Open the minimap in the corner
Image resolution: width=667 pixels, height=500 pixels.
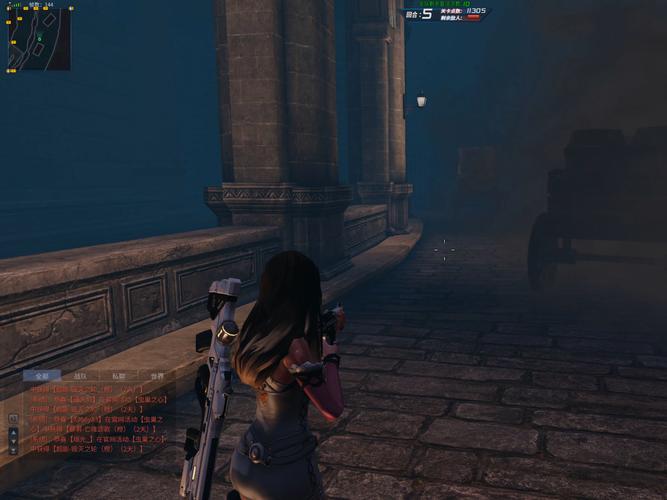click(x=39, y=39)
